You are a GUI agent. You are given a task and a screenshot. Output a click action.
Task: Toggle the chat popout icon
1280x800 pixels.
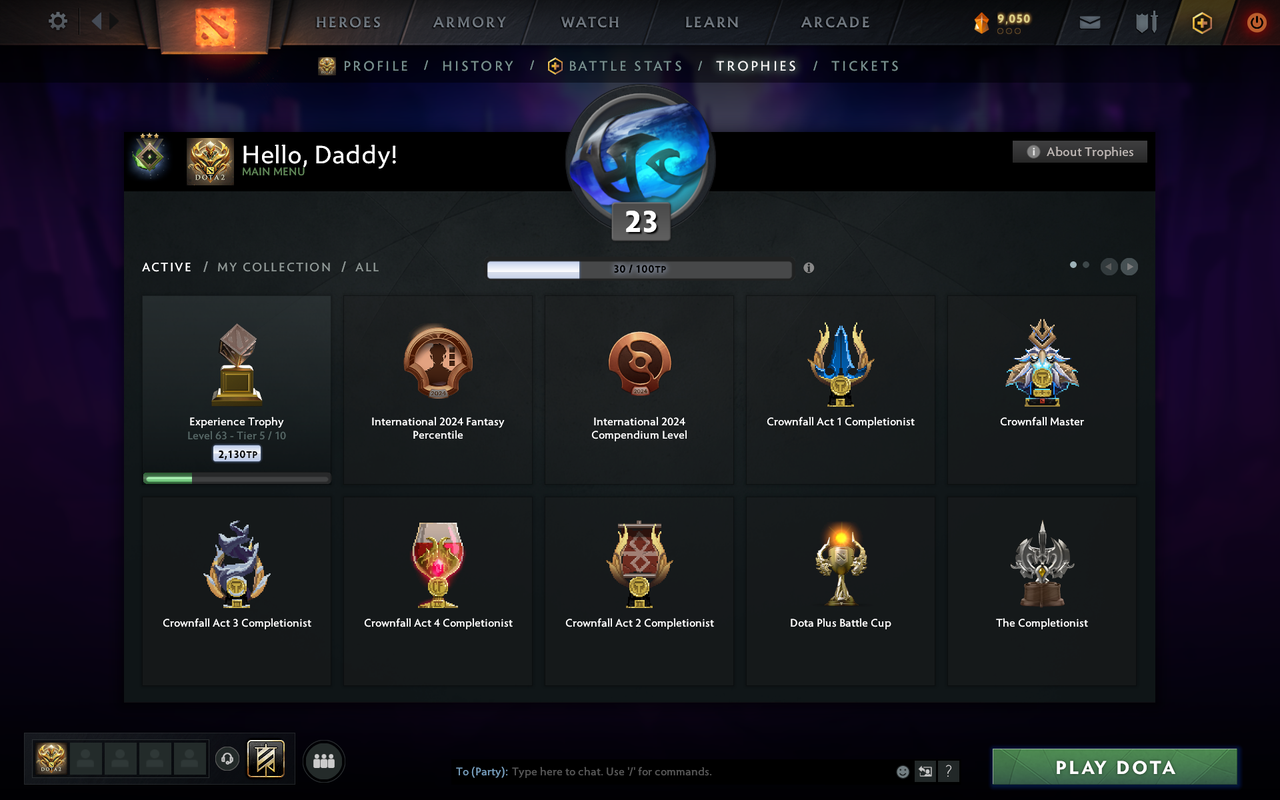(925, 771)
